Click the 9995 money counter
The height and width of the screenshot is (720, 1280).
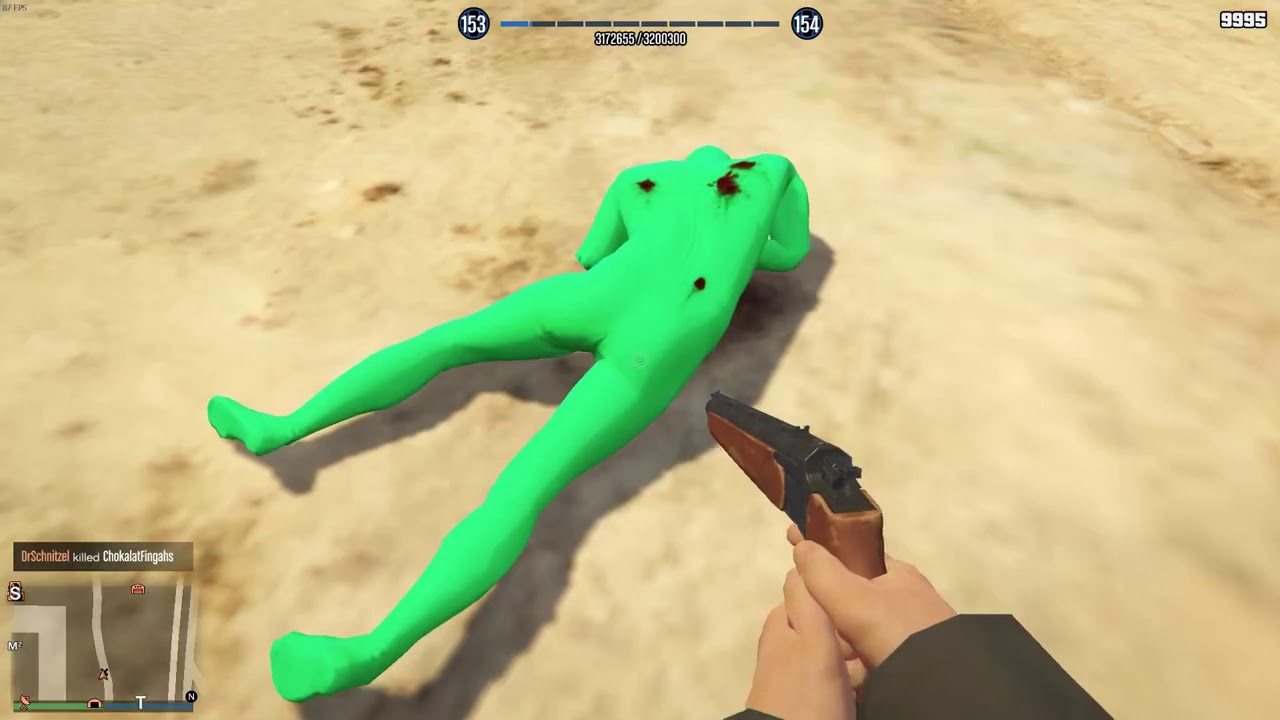[x=1242, y=20]
